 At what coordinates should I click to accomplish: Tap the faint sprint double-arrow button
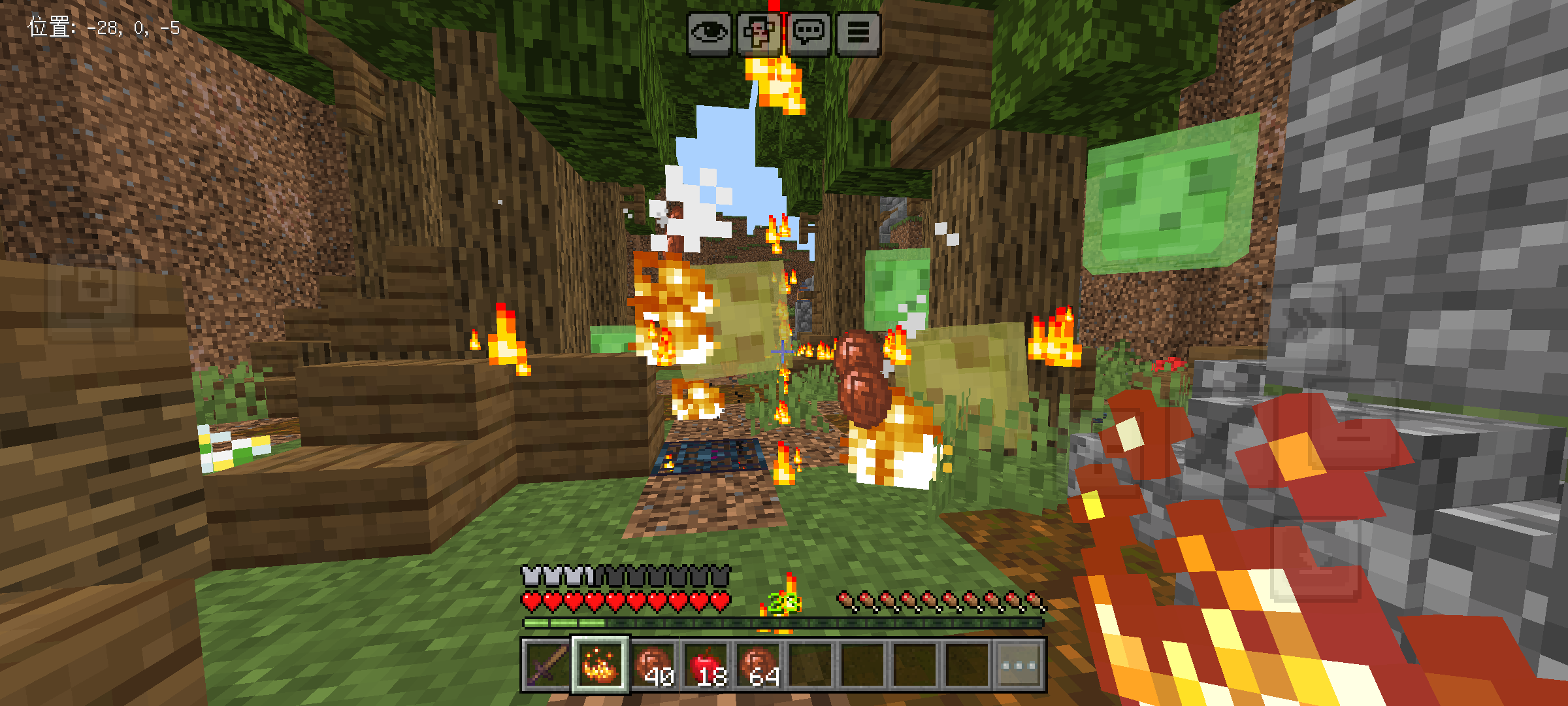coord(1305,319)
